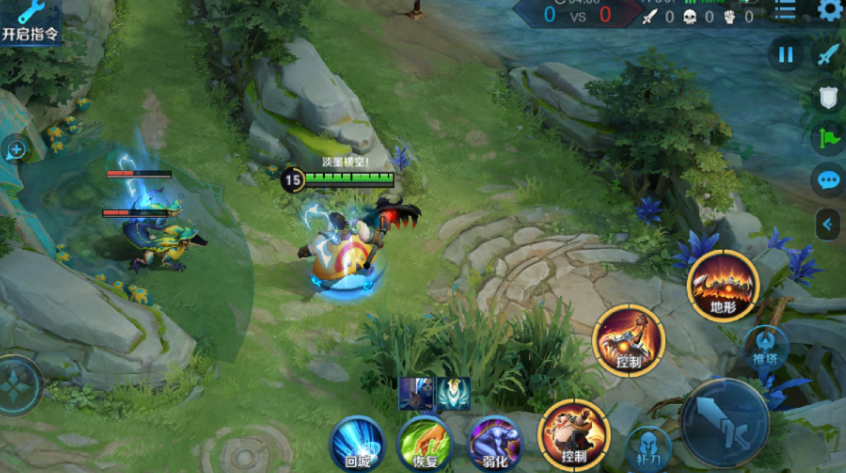Send the green flag gather signal
This screenshot has width=846, height=473.
tap(828, 138)
